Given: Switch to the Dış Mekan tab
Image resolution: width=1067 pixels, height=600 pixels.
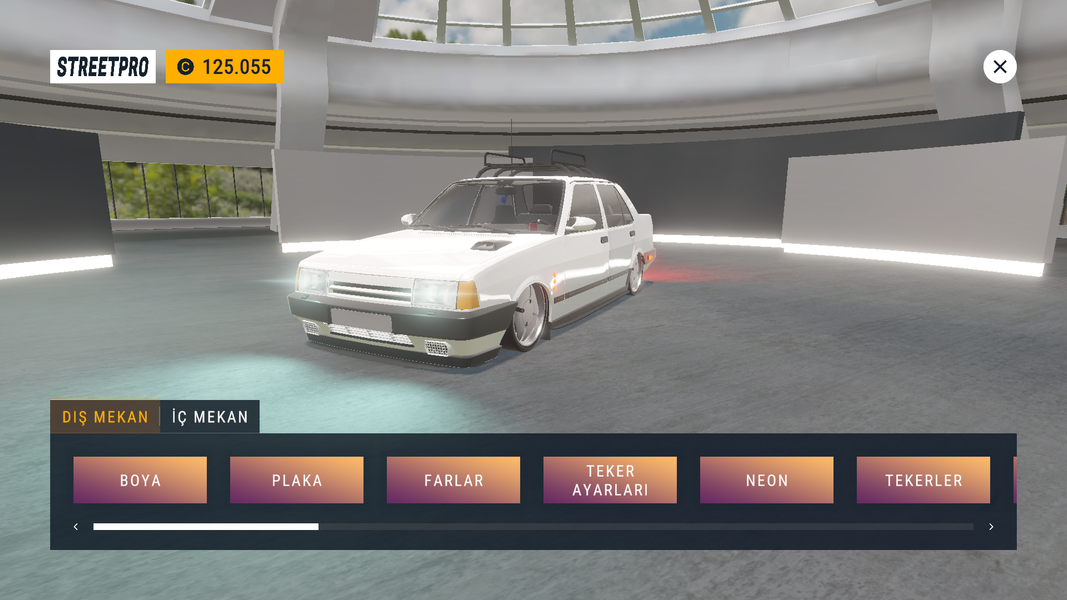Looking at the screenshot, I should pos(105,417).
